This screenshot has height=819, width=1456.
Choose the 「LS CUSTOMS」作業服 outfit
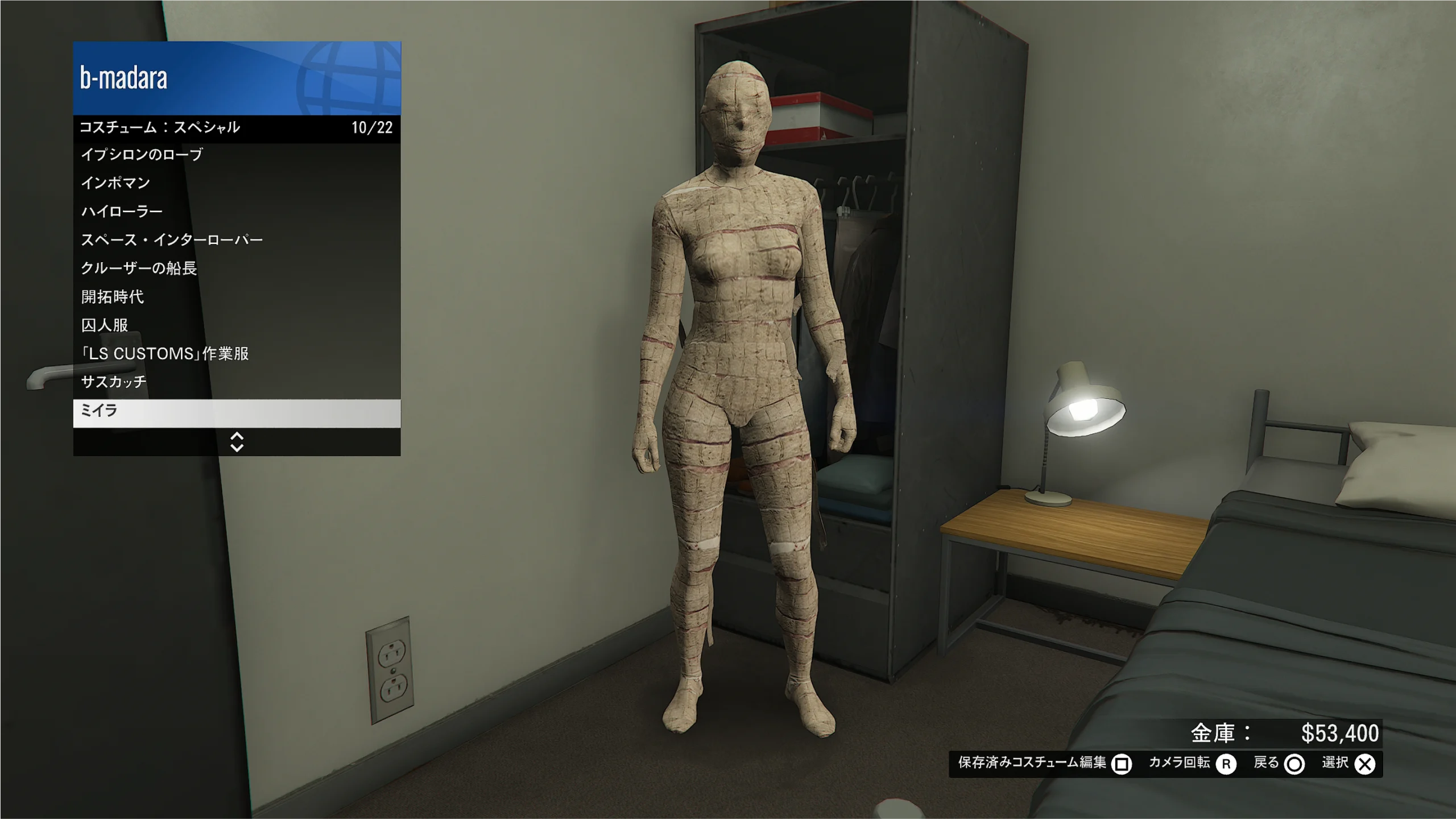pos(237,354)
